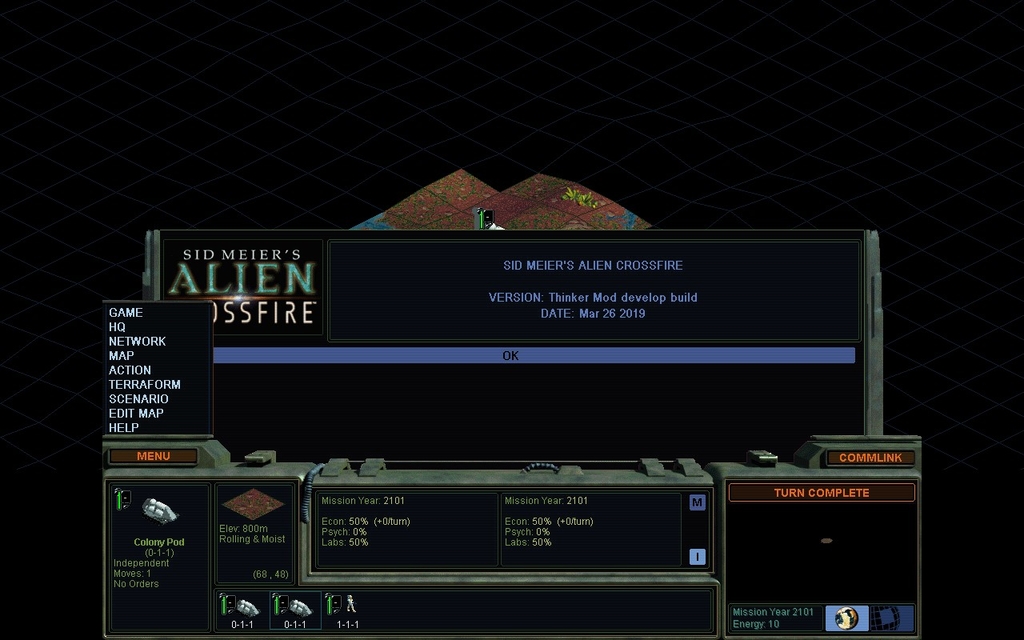1024x640 pixels.
Task: Show the TERRAFORM menu options
Action: 144,384
